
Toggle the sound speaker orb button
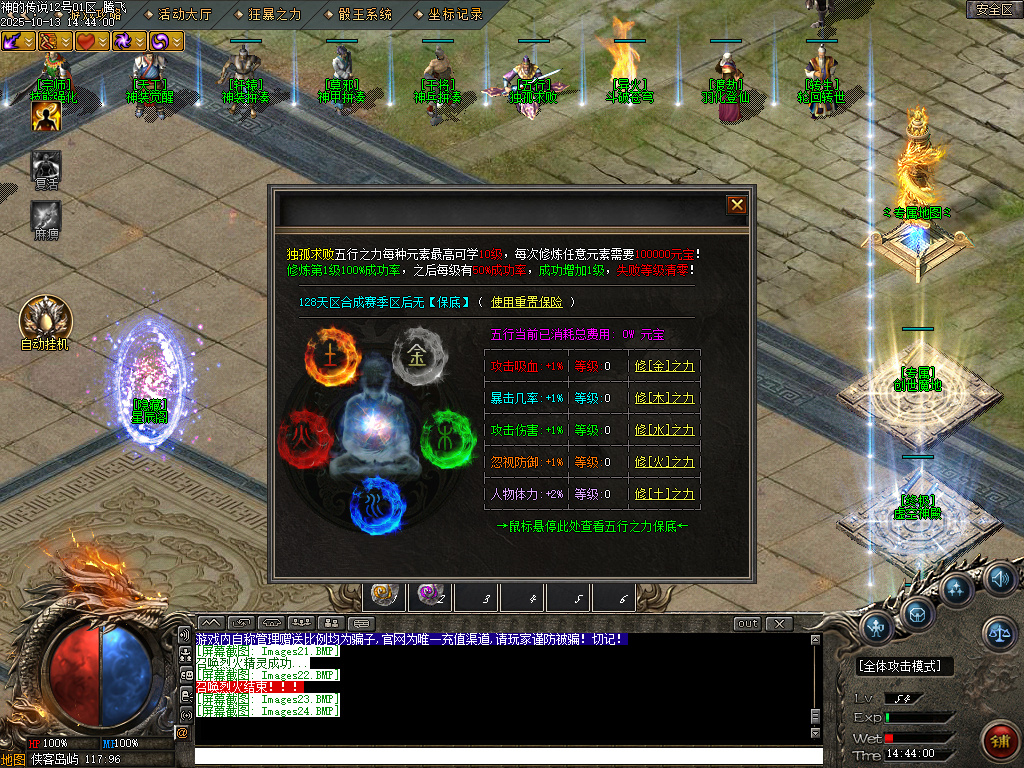coord(998,578)
